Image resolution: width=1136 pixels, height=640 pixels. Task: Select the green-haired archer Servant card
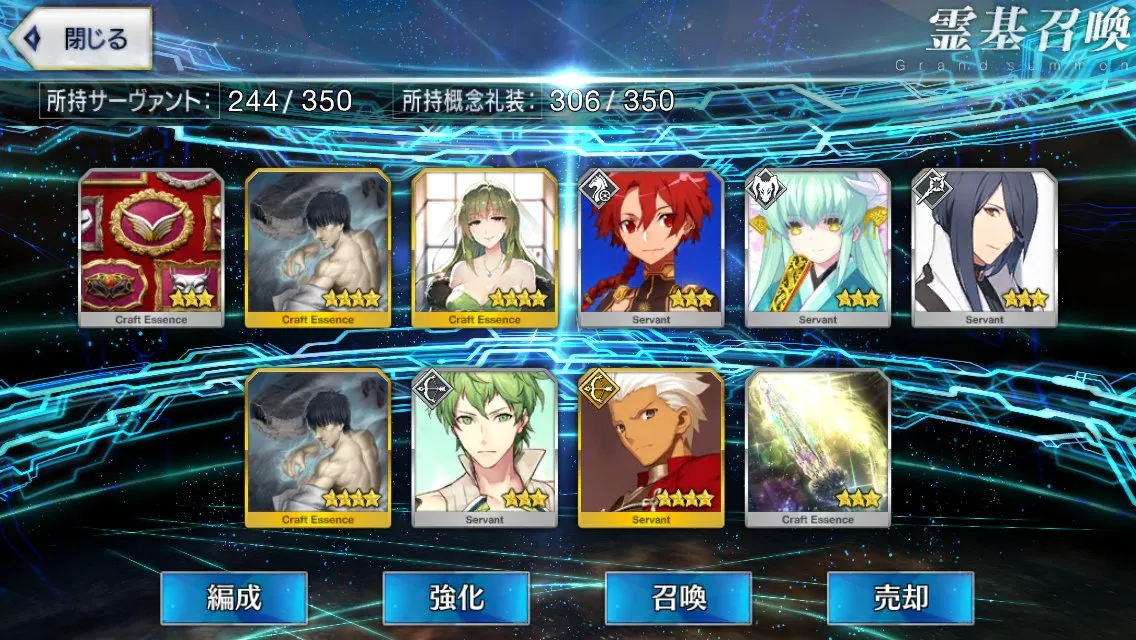484,447
